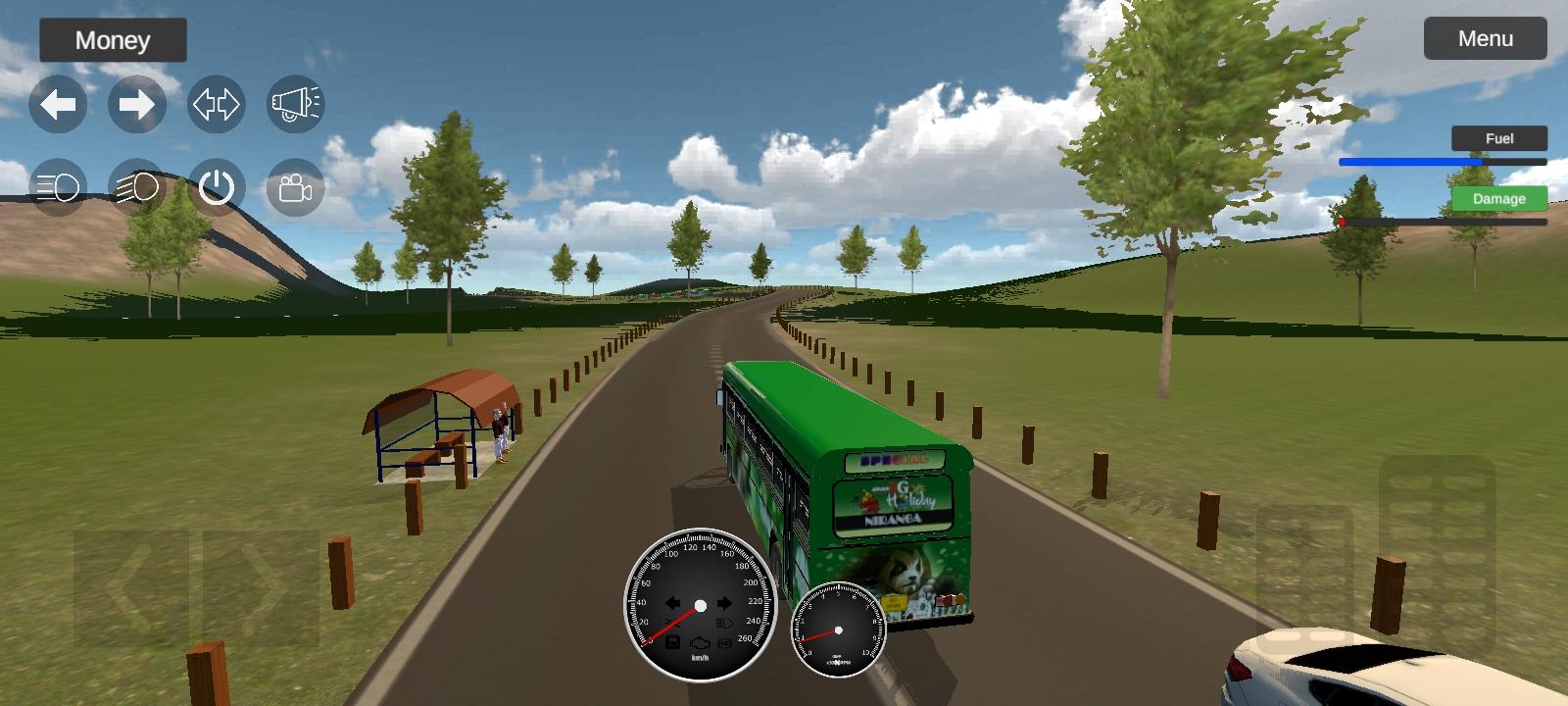1568x706 pixels.
Task: Click the Money button
Action: [x=112, y=40]
